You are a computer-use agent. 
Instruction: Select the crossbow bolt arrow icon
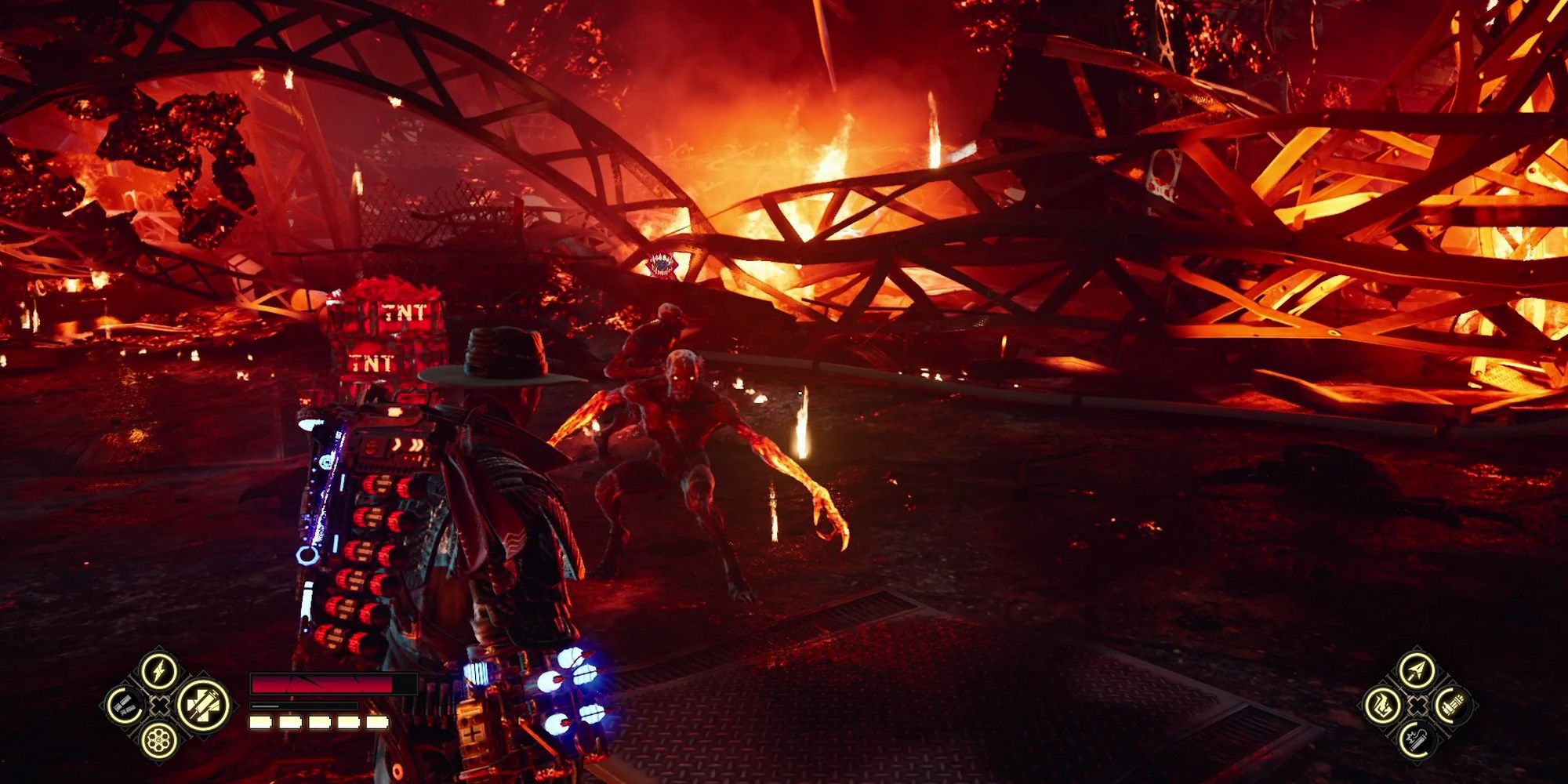coord(1417,671)
